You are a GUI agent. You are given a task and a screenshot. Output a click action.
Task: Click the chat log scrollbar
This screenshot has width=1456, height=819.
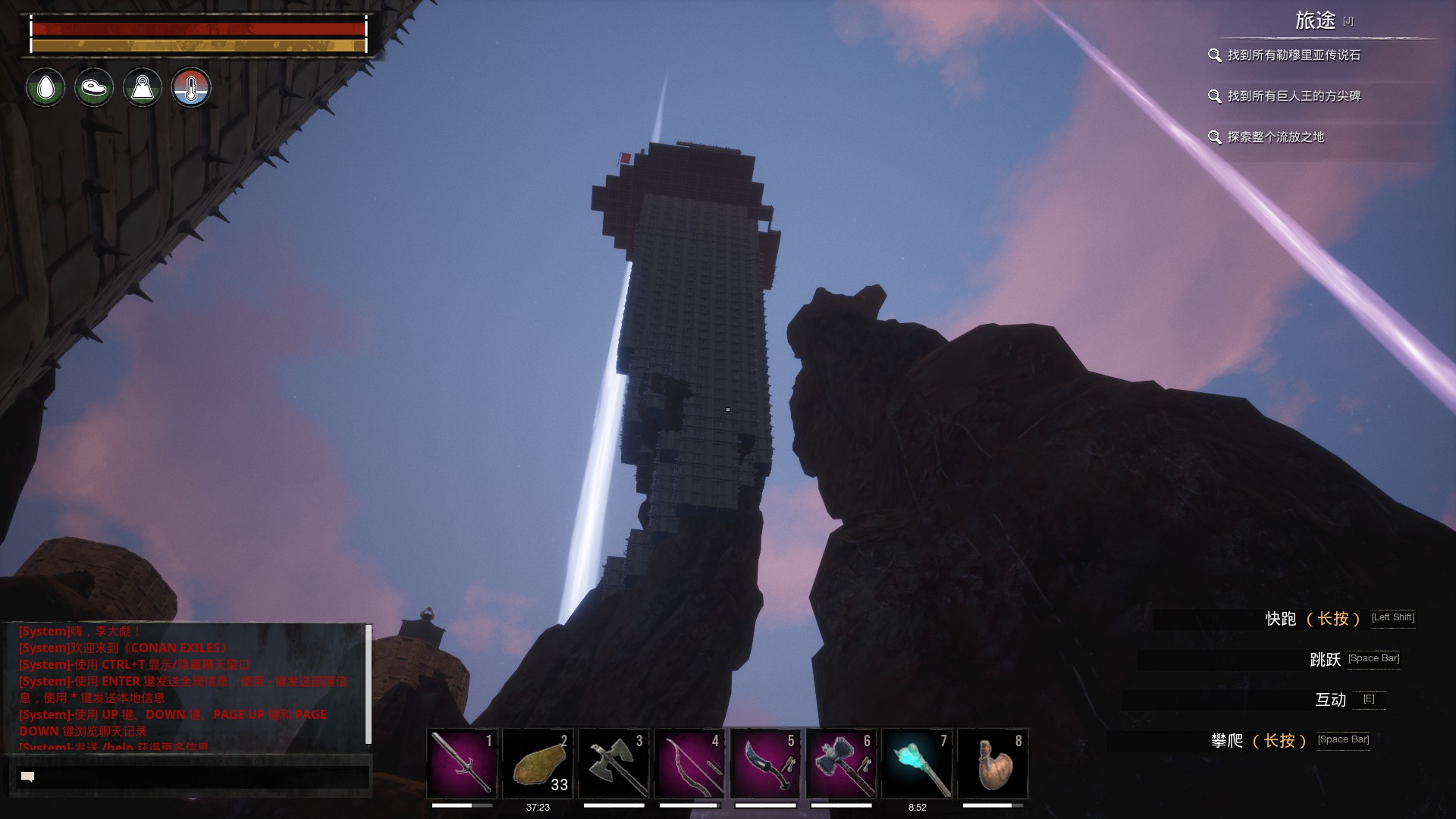[369, 686]
